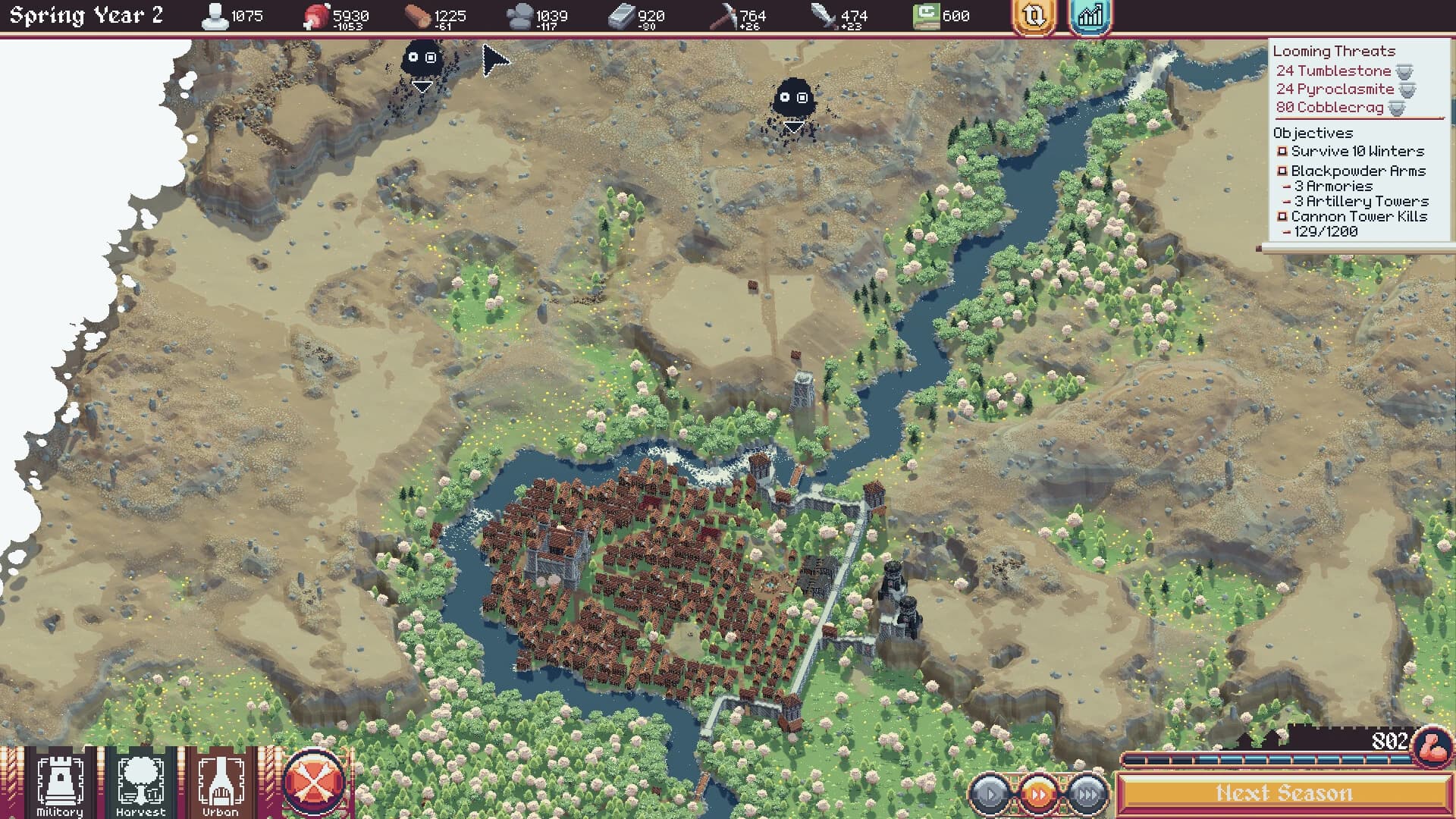Click the gold cycle/turn icon near top right
The image size is (1456, 819).
point(1034,16)
